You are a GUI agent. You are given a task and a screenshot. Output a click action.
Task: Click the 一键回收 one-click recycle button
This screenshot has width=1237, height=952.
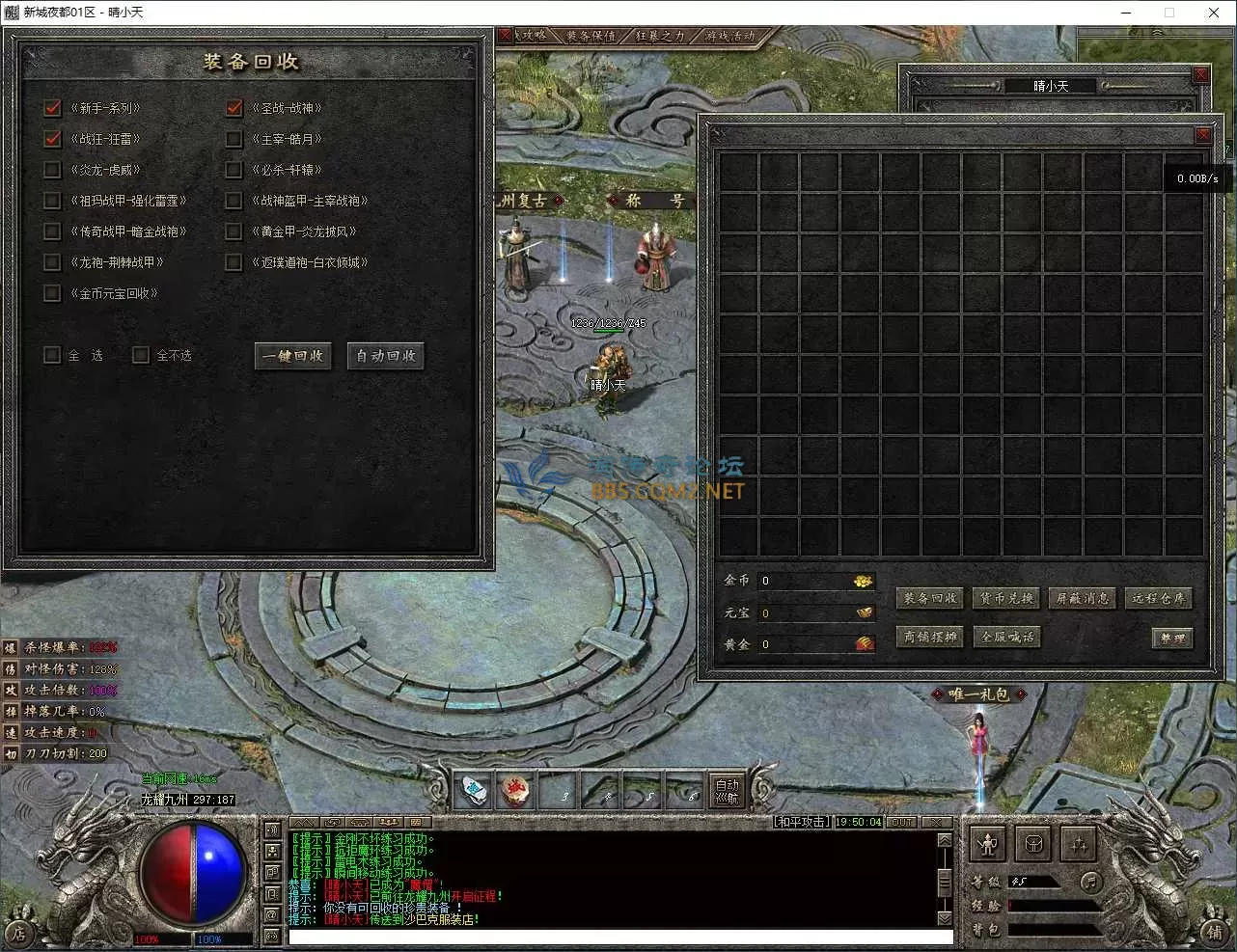pyautogui.click(x=293, y=356)
